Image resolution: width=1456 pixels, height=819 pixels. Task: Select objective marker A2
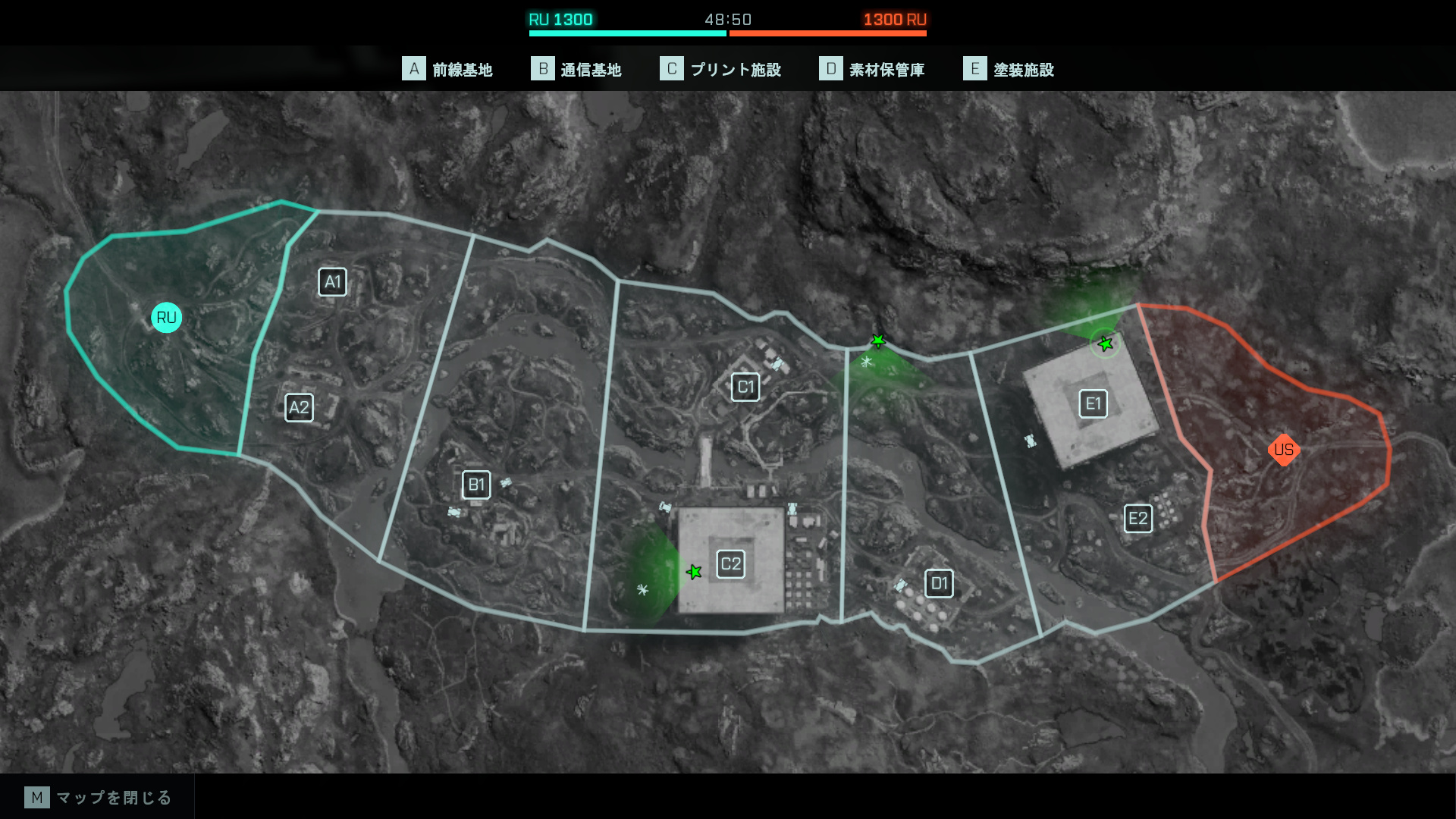point(299,408)
